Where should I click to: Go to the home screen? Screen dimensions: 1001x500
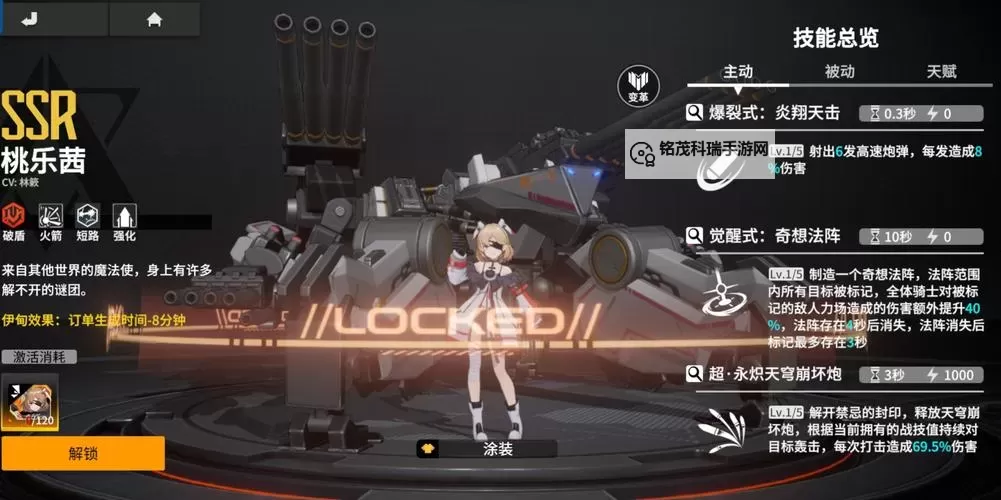point(154,18)
